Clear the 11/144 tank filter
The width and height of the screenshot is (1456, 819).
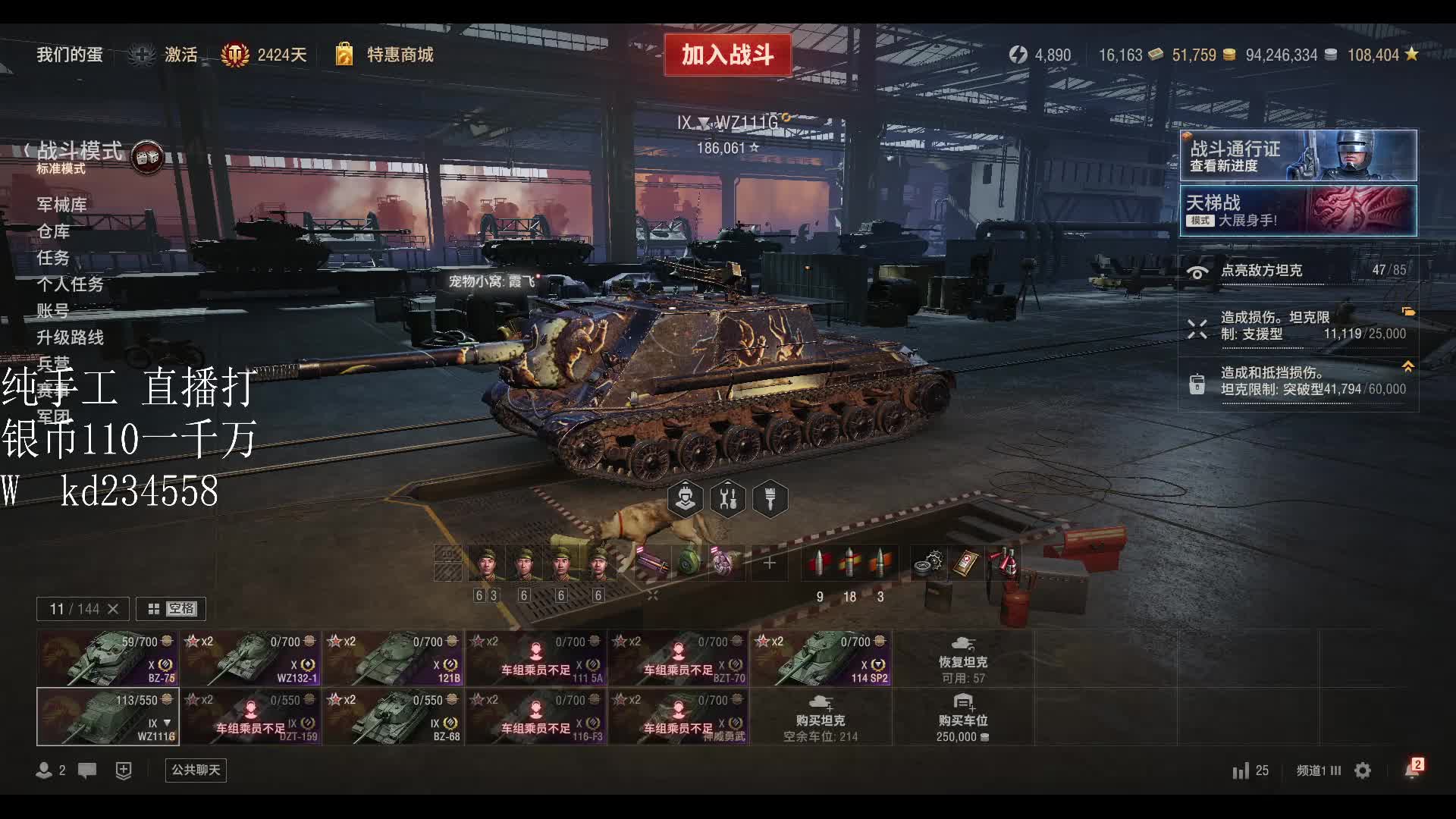point(113,608)
